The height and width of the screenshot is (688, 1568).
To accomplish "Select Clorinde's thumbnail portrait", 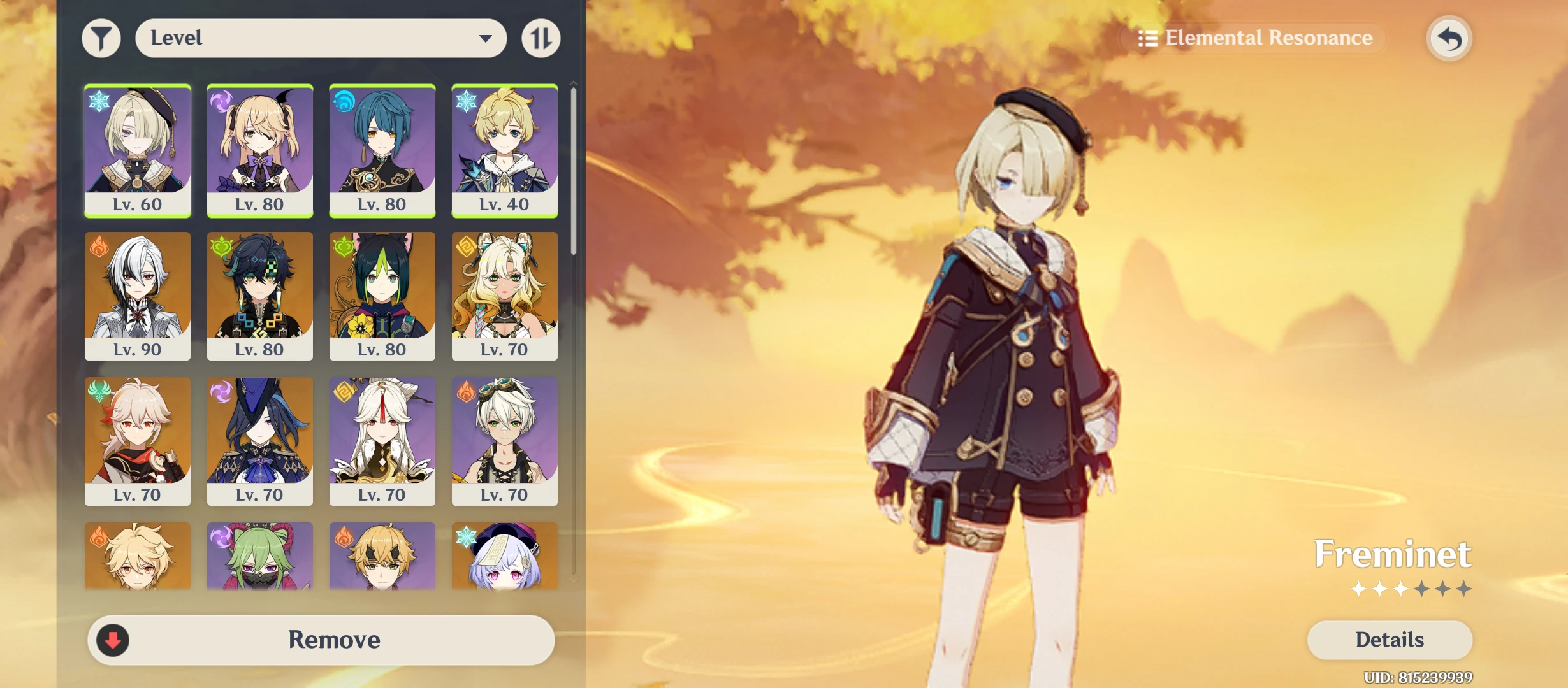I will click(259, 441).
